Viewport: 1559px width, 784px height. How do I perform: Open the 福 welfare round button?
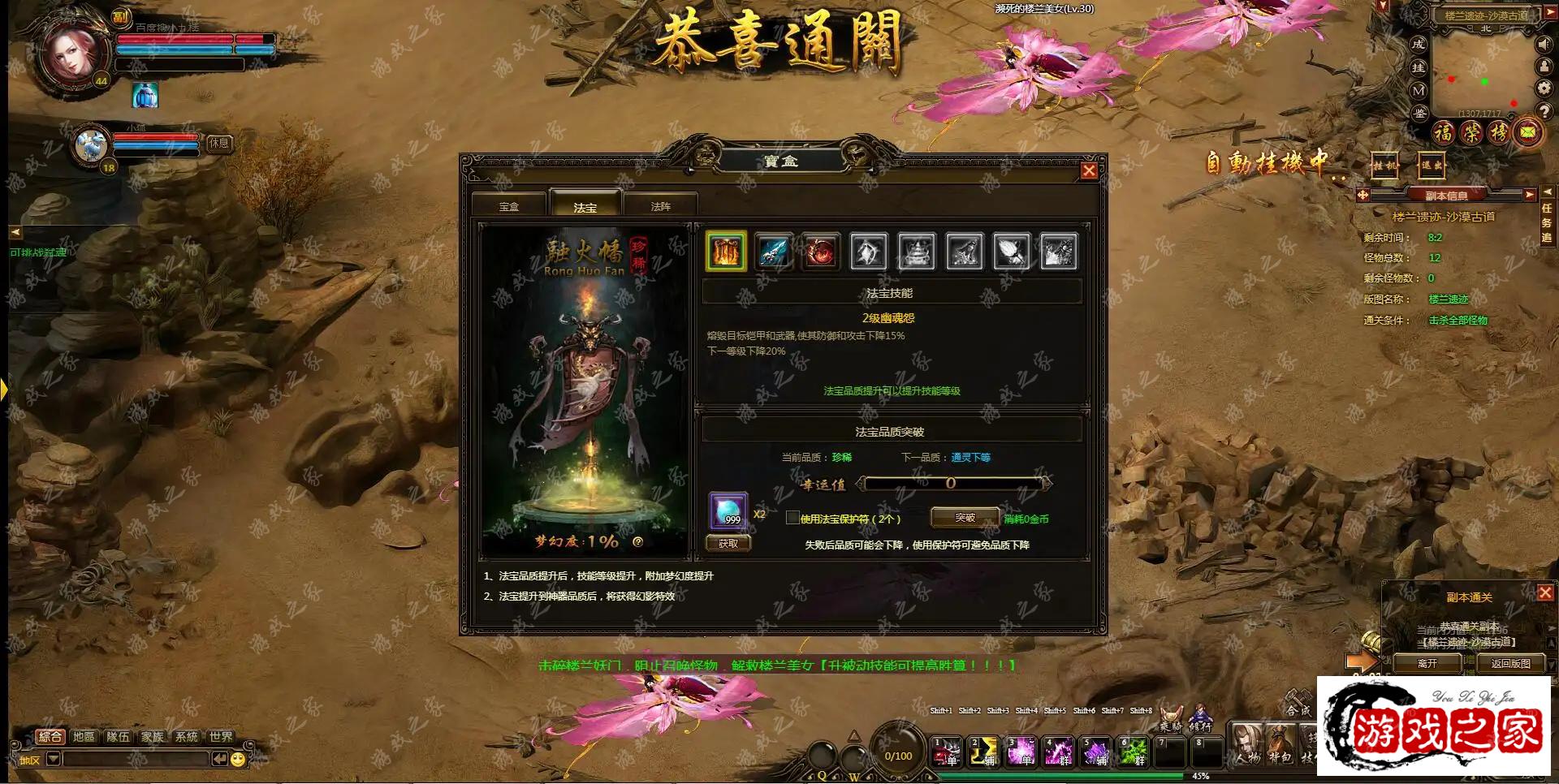click(1443, 131)
